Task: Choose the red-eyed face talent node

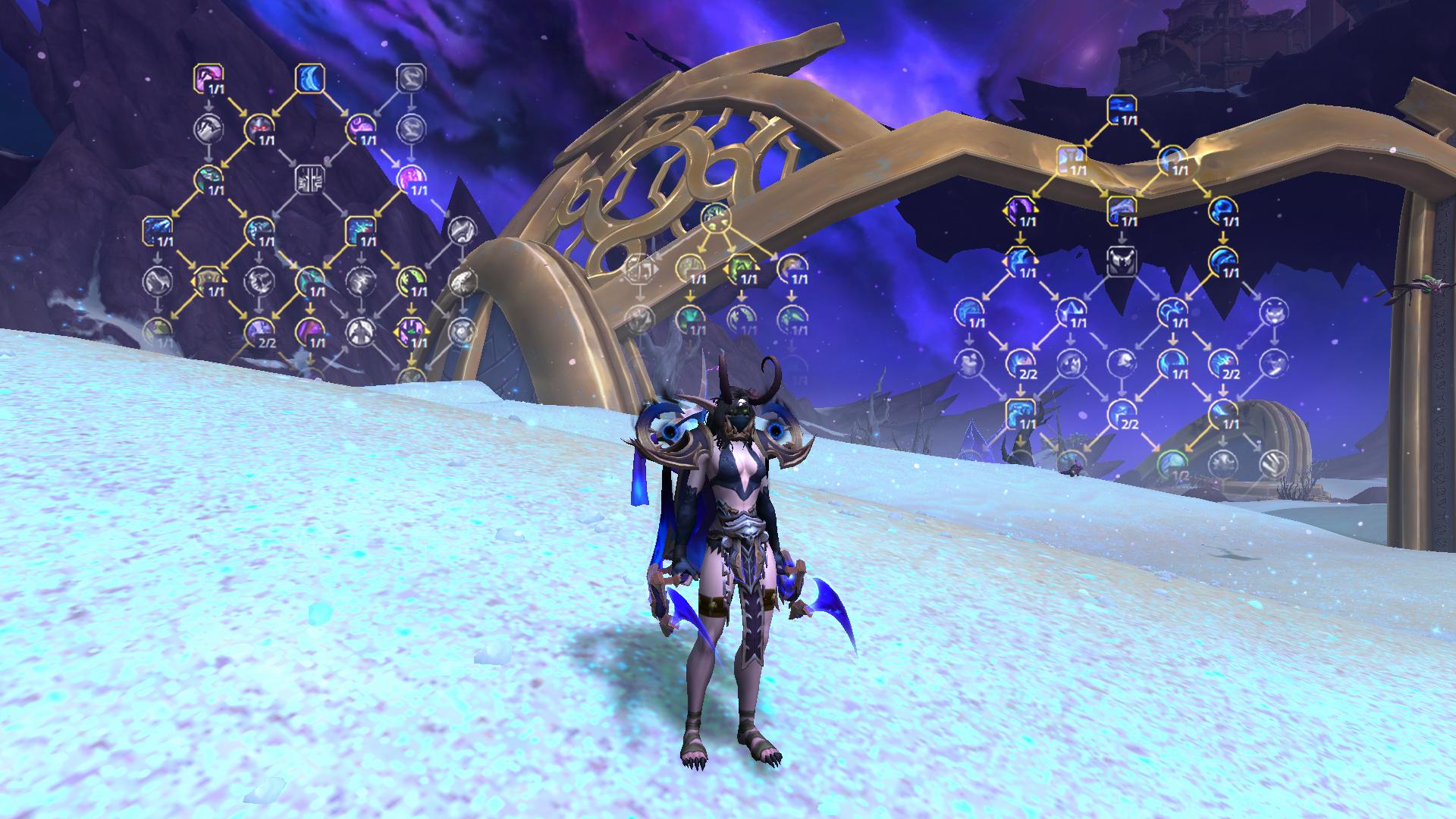Action: pos(258,128)
